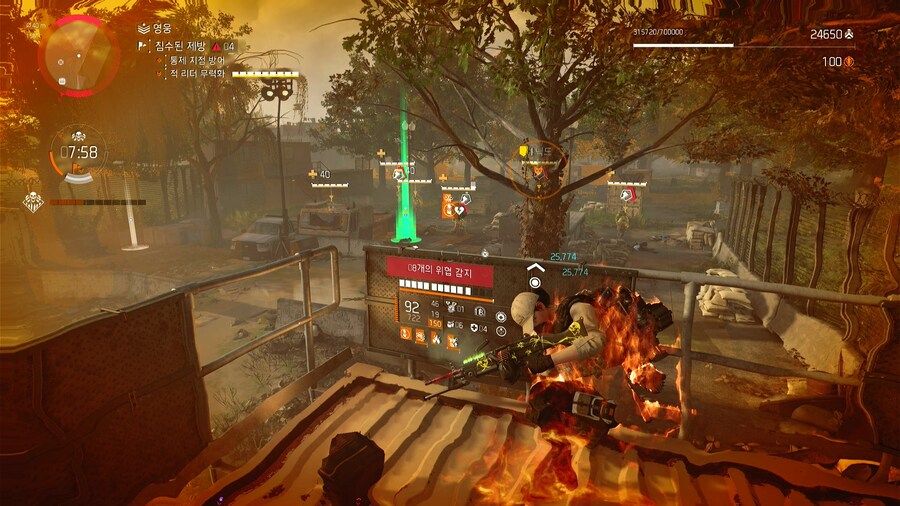
Task: Click the SHD tech currency icon
Action: (x=848, y=34)
